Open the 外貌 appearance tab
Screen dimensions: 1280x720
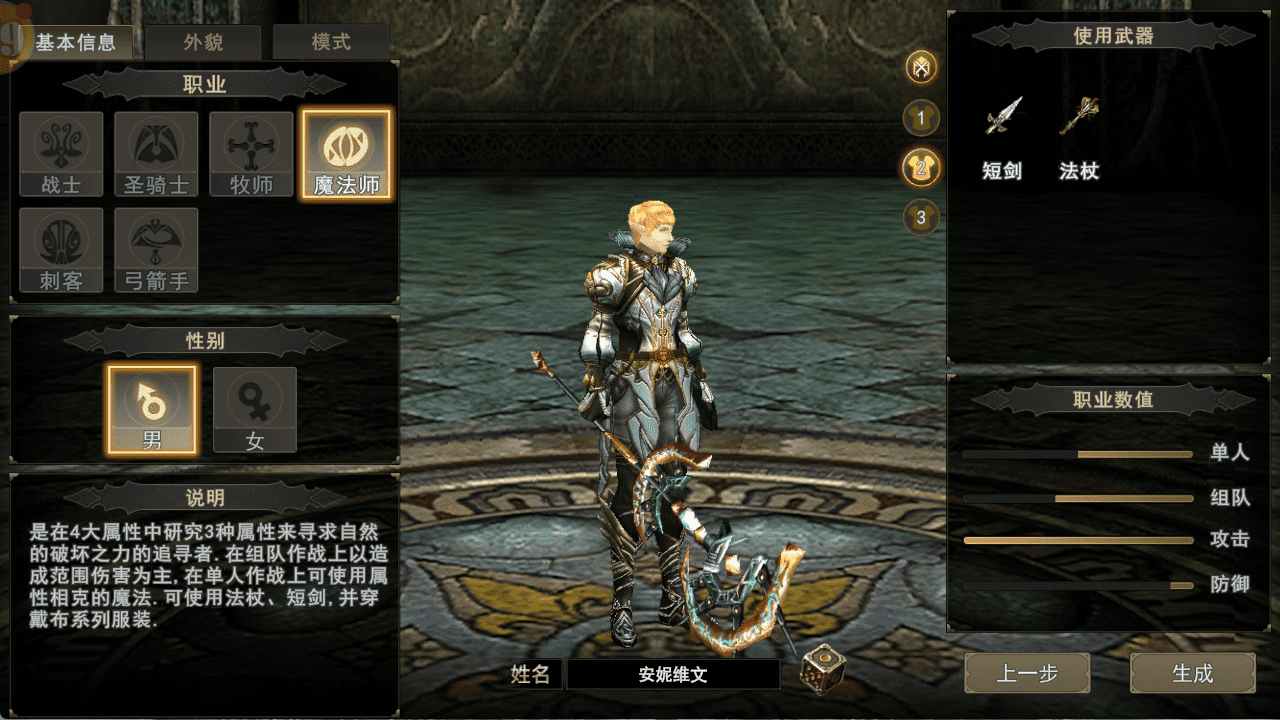pyautogui.click(x=204, y=43)
